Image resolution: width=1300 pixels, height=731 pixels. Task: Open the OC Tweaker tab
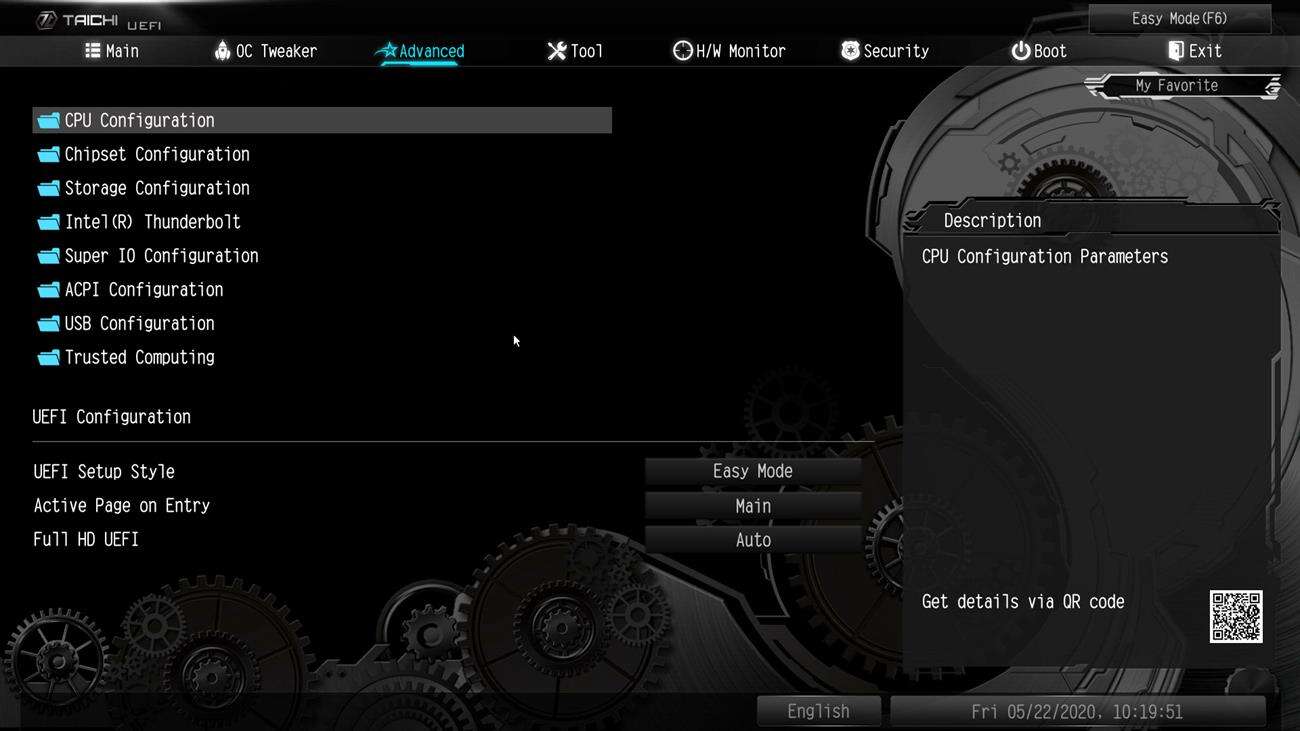[x=266, y=51]
